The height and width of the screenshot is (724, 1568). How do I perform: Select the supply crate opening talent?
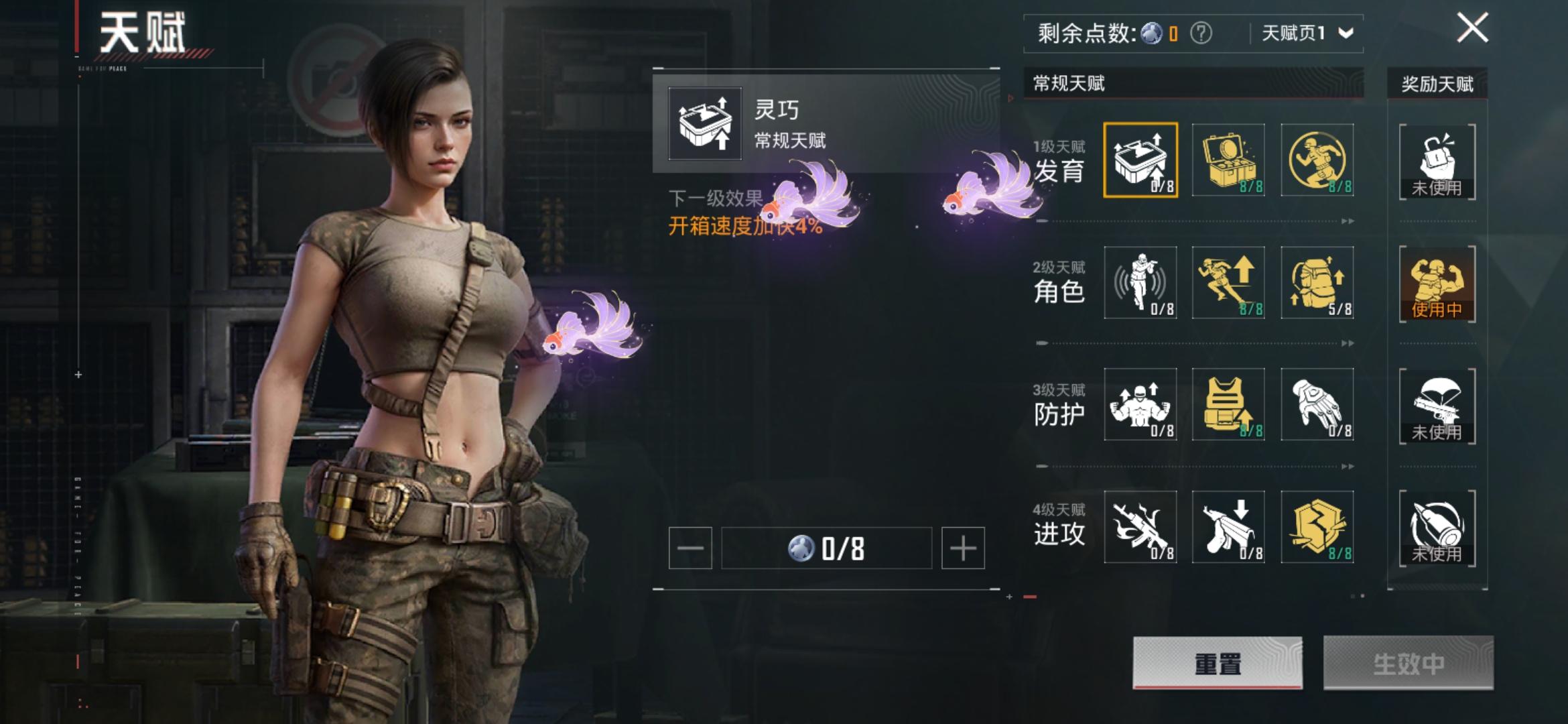pos(1140,160)
